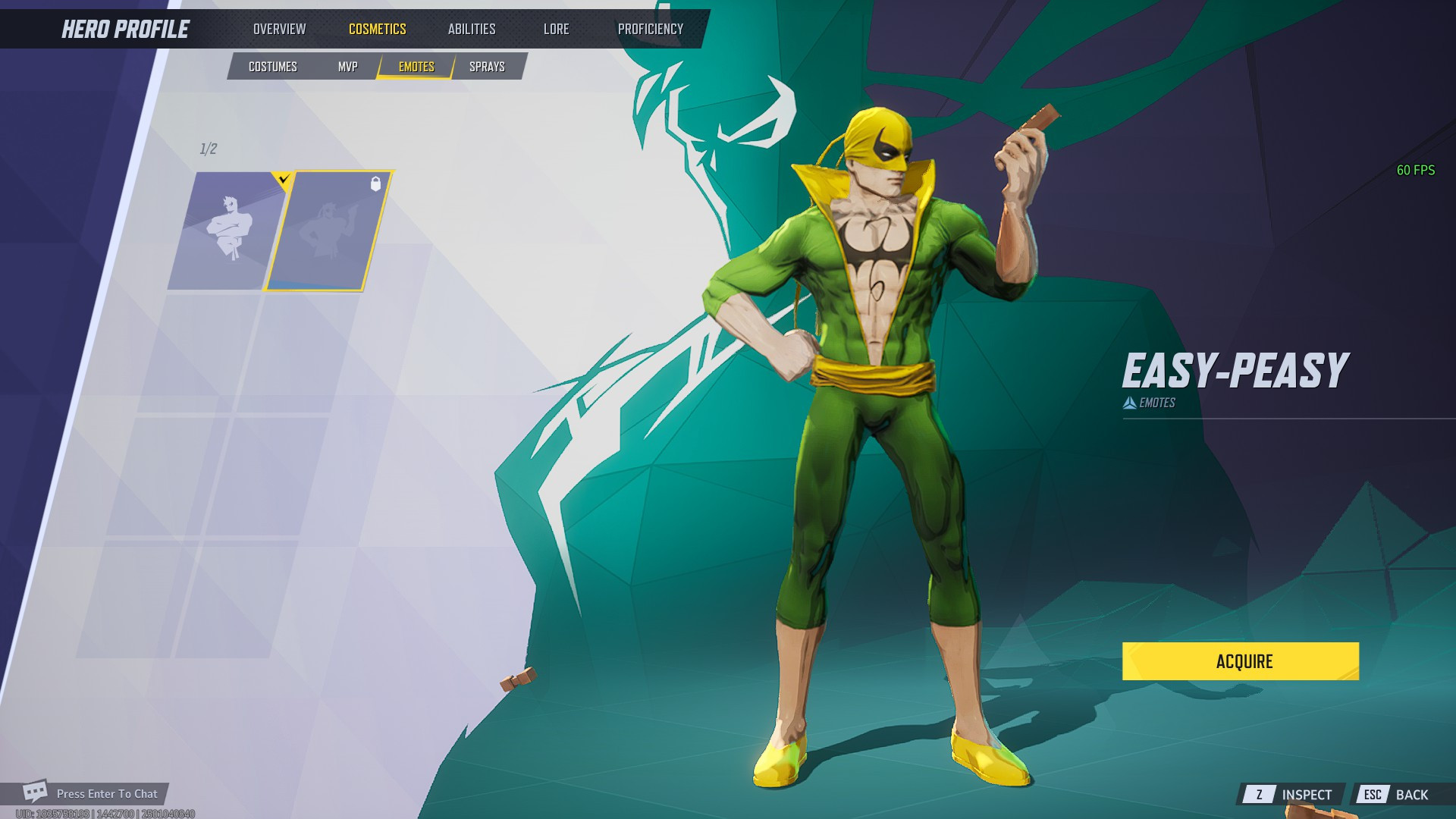Click the yellow checkmark badge on equipped emote
The width and height of the screenshot is (1456, 819).
coord(283,178)
